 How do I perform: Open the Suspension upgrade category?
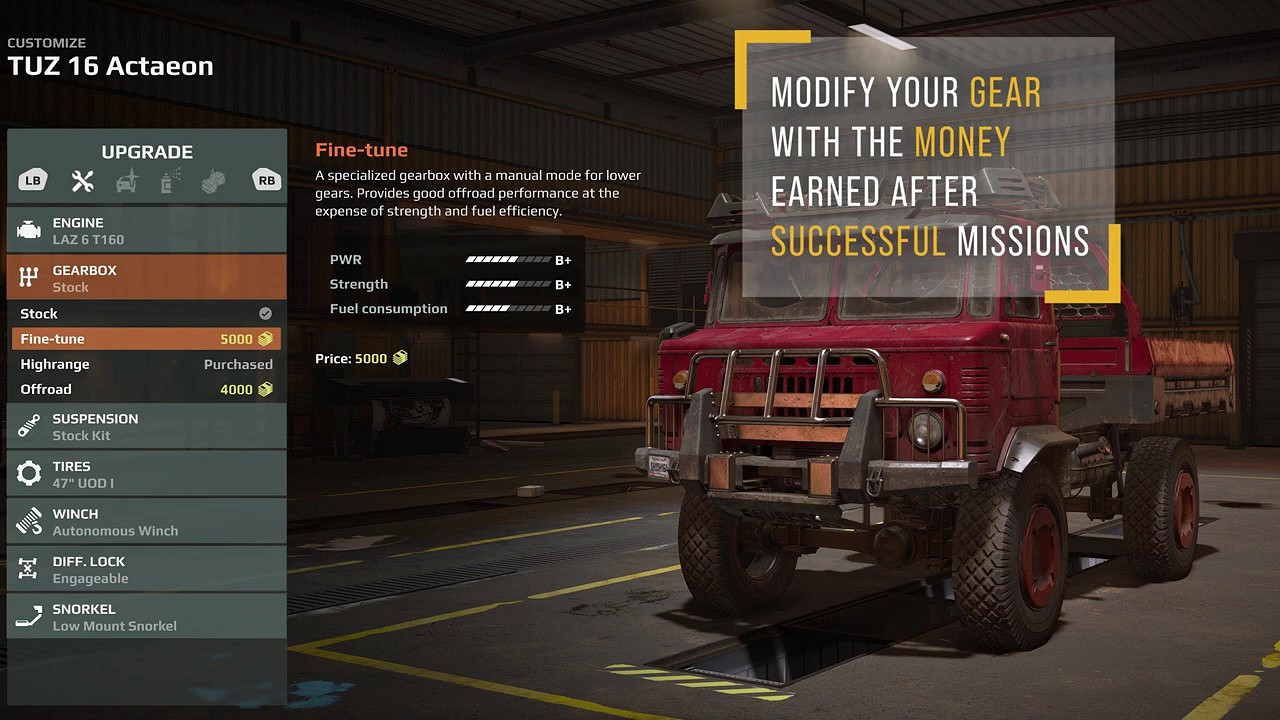click(146, 426)
